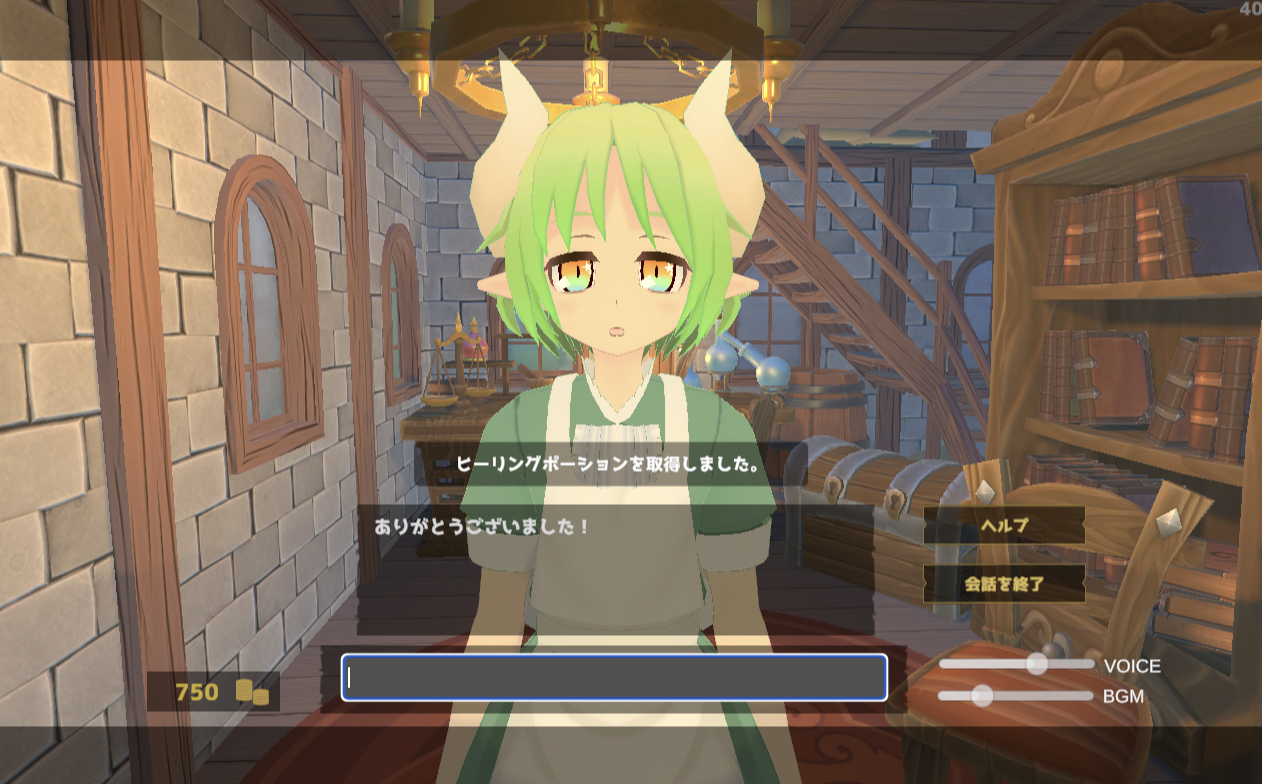Open the ヘルプ help button

click(1003, 525)
